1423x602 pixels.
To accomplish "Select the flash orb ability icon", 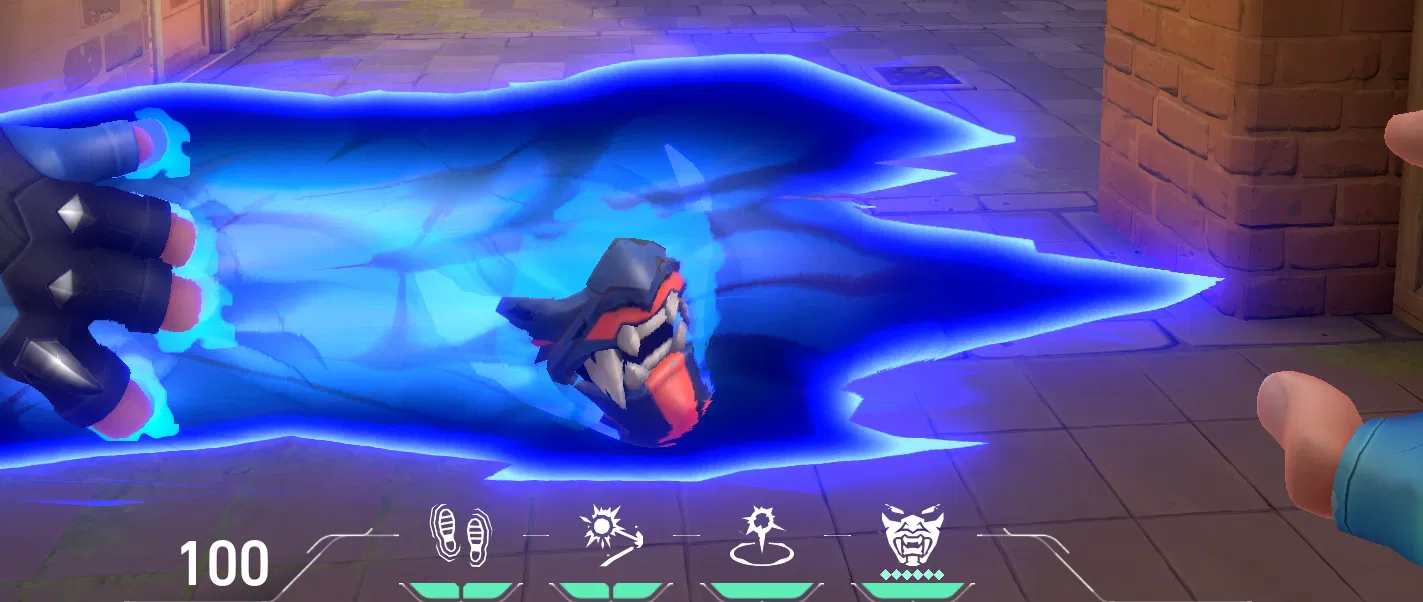I will point(610,531).
